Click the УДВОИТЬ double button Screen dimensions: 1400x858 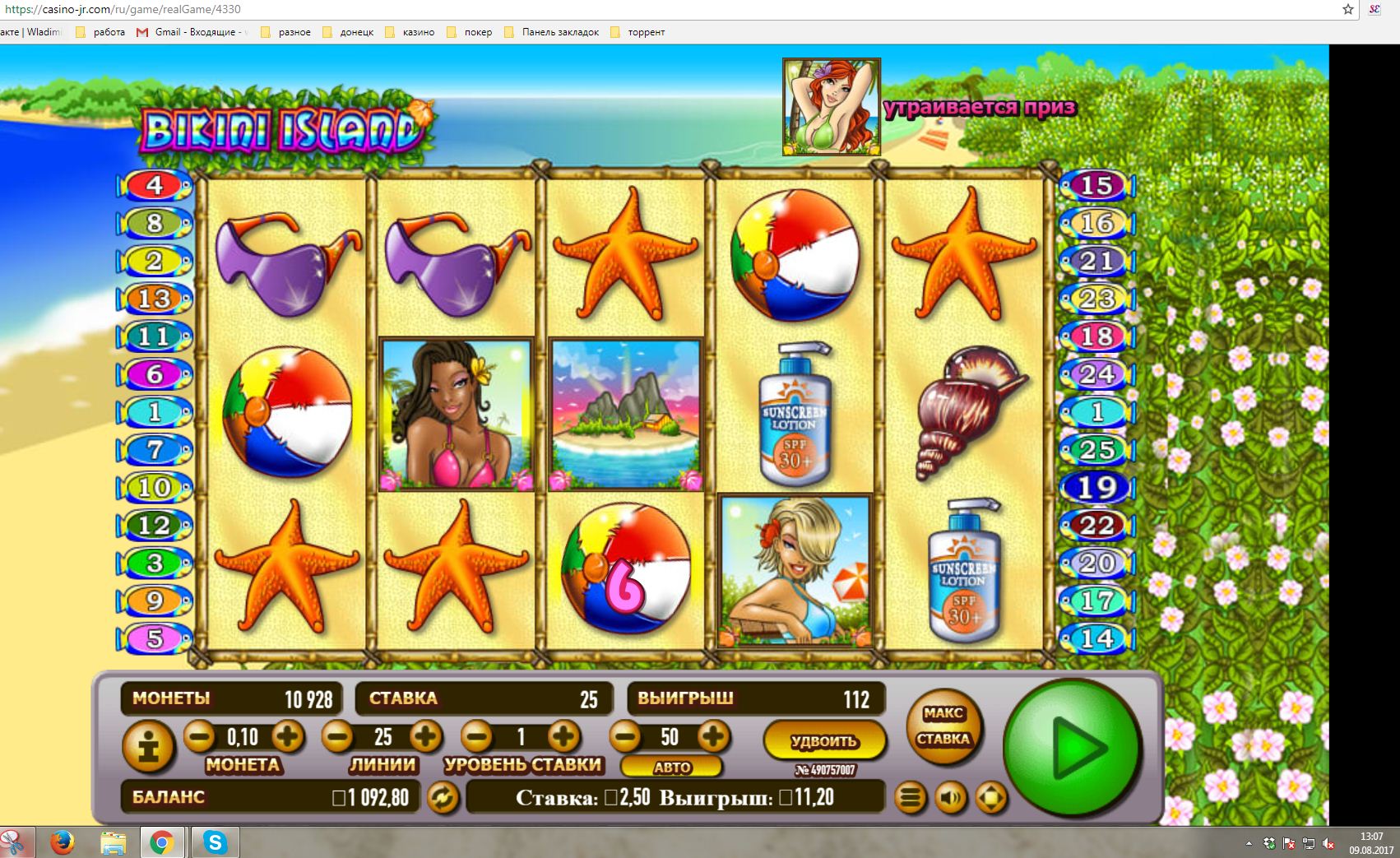(824, 740)
